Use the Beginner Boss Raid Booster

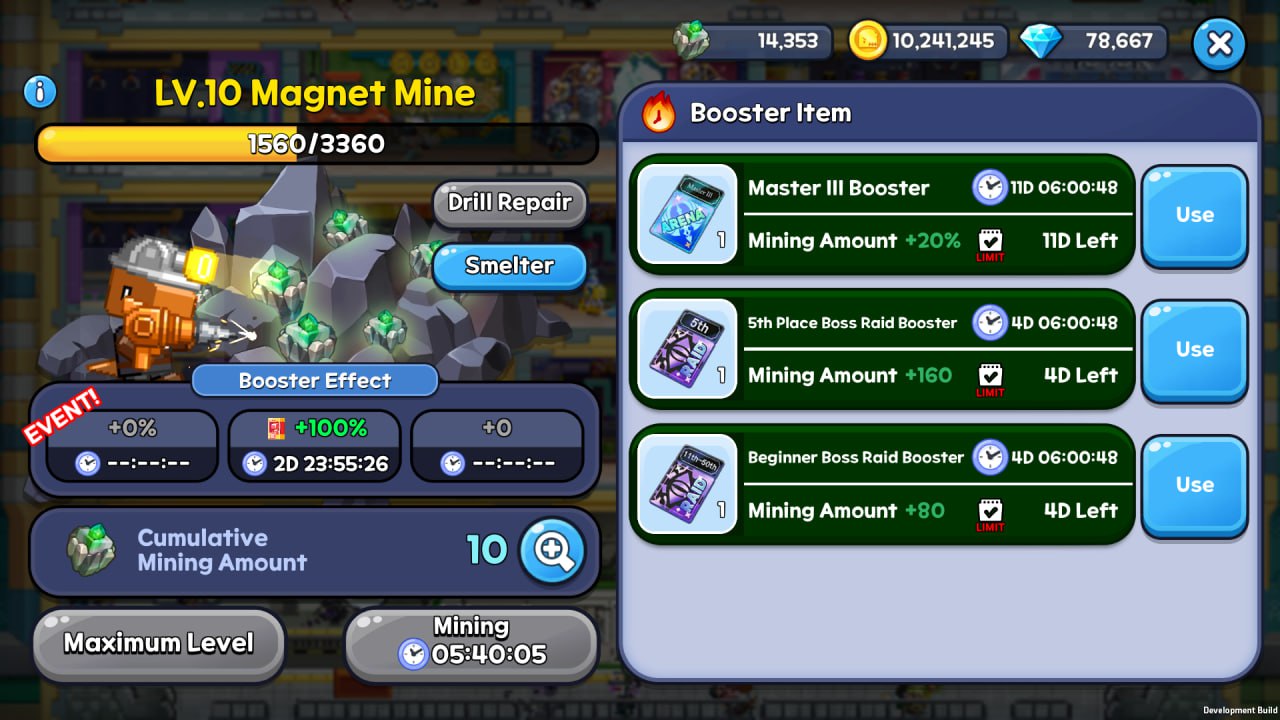tap(1194, 485)
